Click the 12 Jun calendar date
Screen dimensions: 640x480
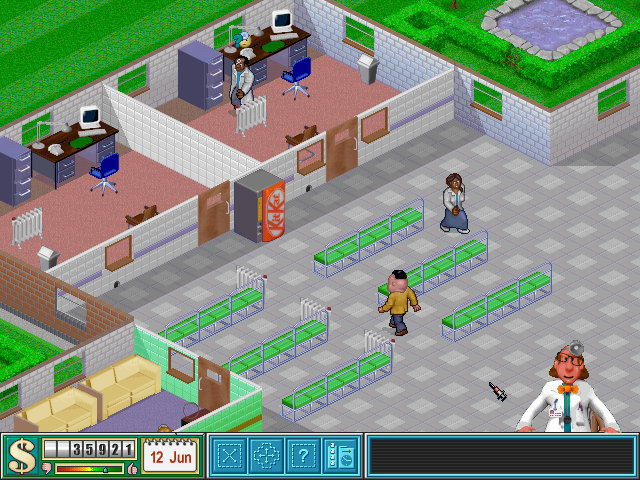[169, 456]
